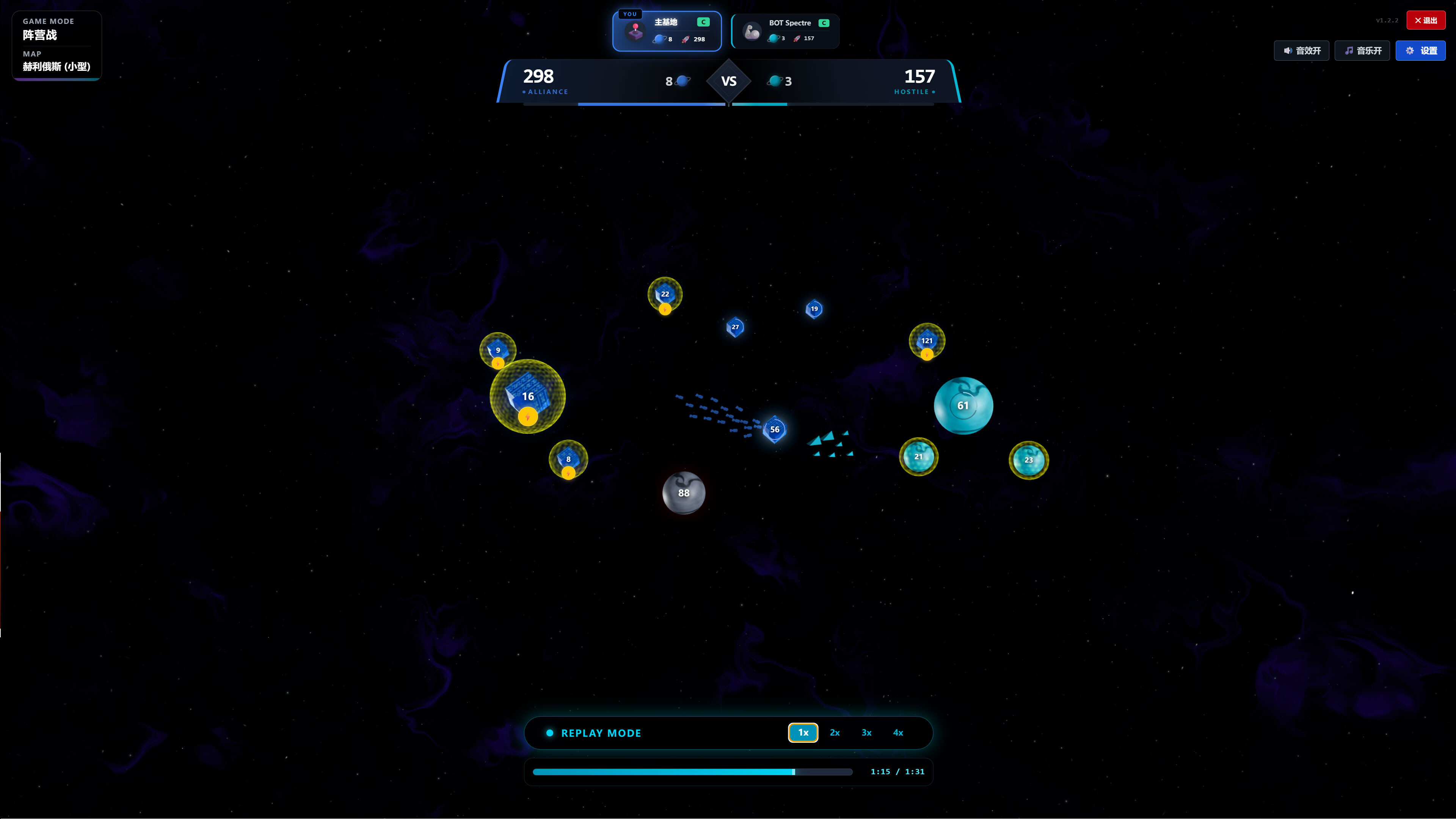The height and width of the screenshot is (819, 1456).
Task: Select the 2x replay speed option
Action: pyautogui.click(x=835, y=733)
